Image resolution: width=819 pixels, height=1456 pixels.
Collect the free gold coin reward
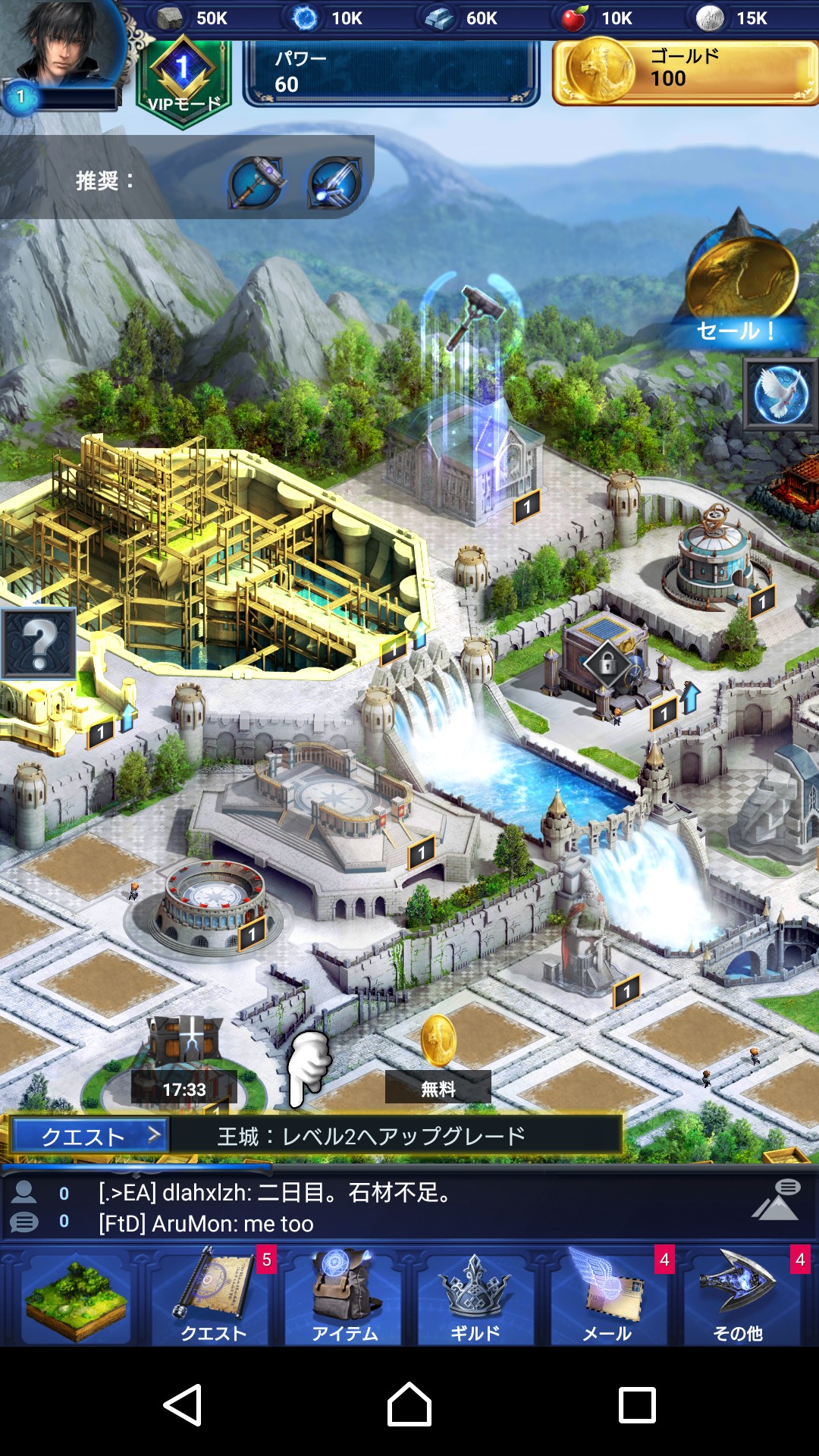(438, 1058)
